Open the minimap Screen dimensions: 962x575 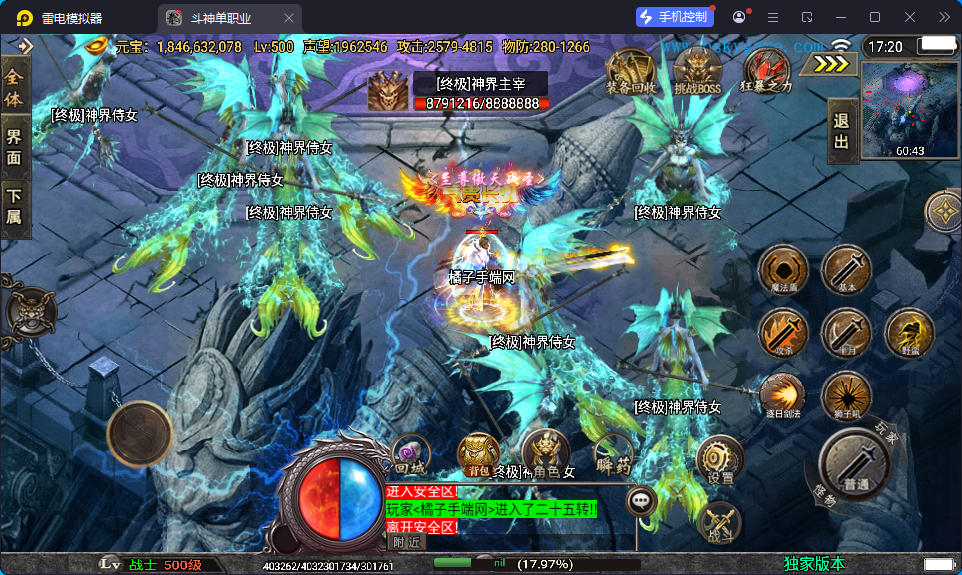pyautogui.click(x=910, y=110)
